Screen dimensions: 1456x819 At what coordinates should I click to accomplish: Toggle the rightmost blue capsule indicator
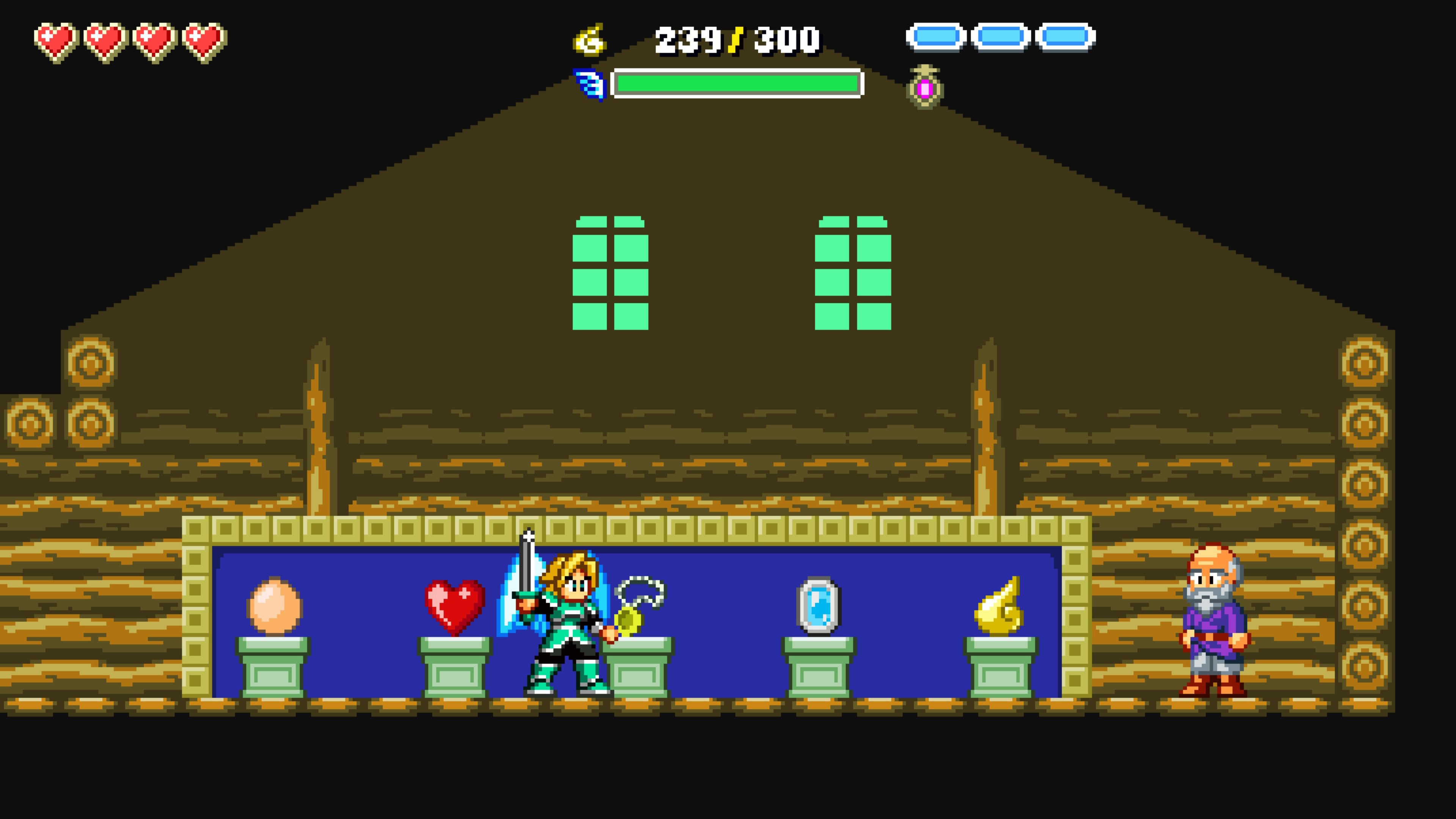coord(1065,36)
